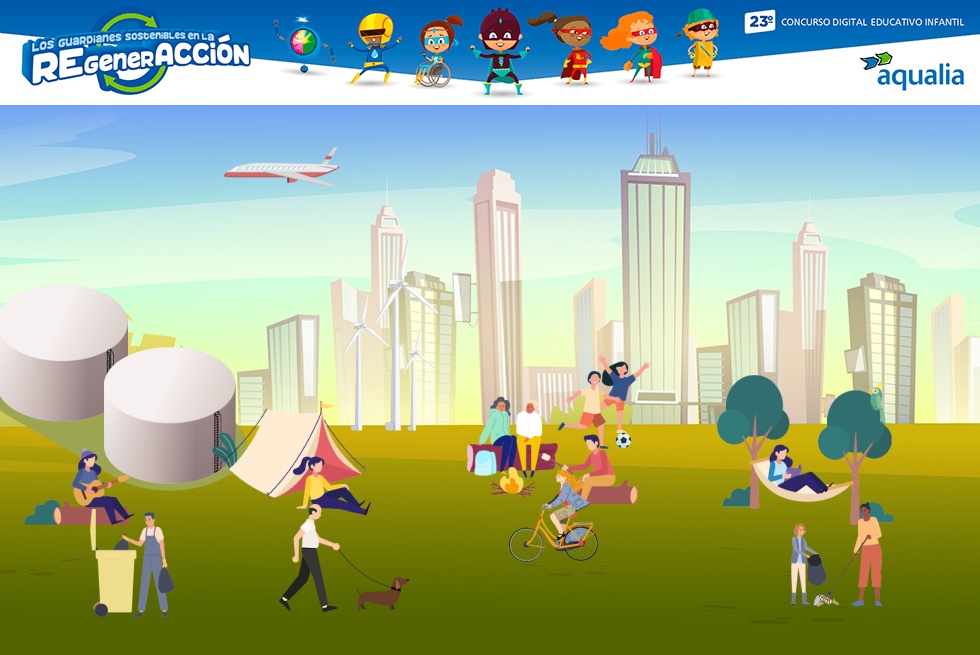Open the aqualia logo link
This screenshot has width=980, height=655.
911,71
